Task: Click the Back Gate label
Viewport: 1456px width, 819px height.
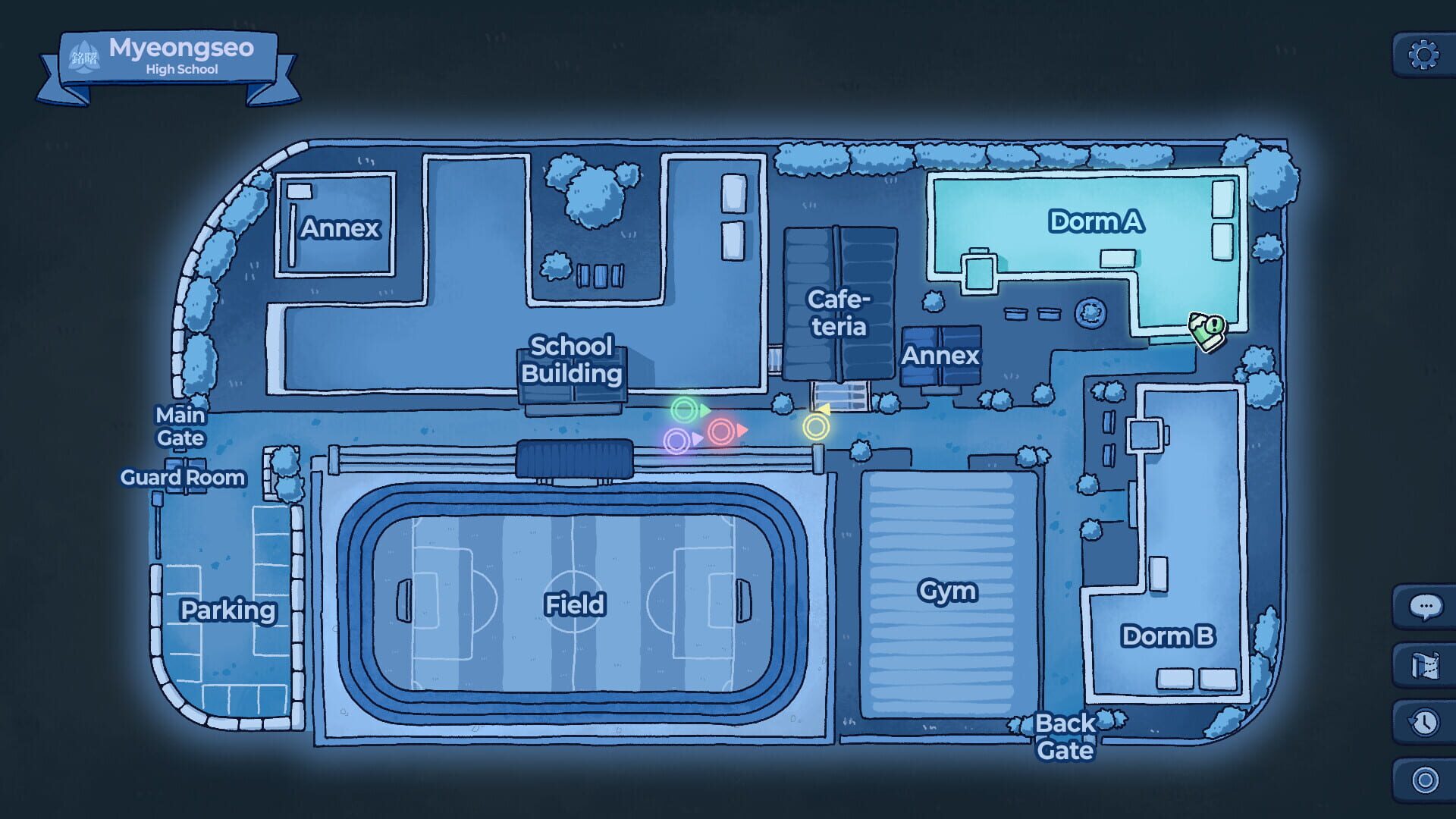Action: (1064, 737)
